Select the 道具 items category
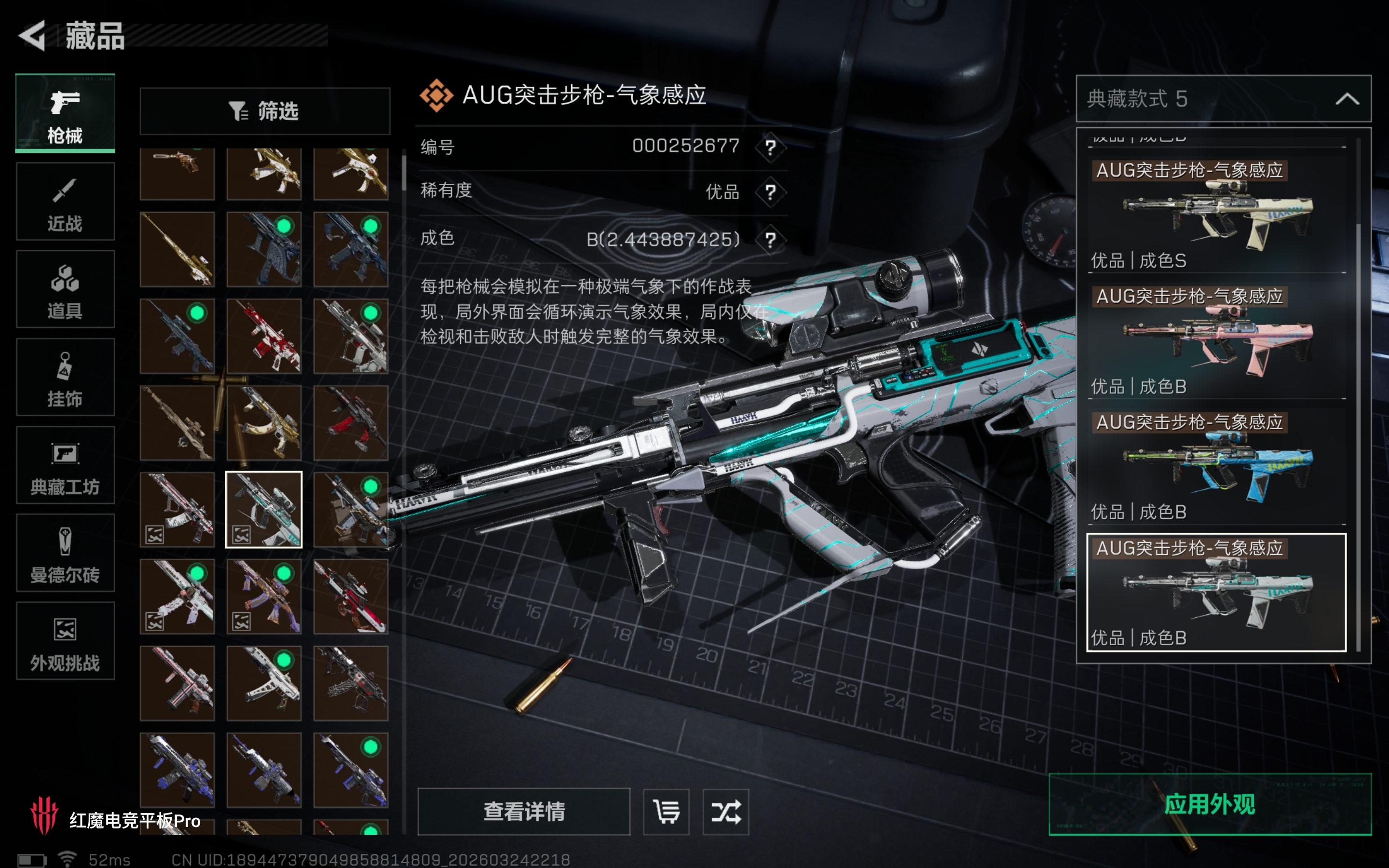This screenshot has height=868, width=1389. click(x=65, y=290)
